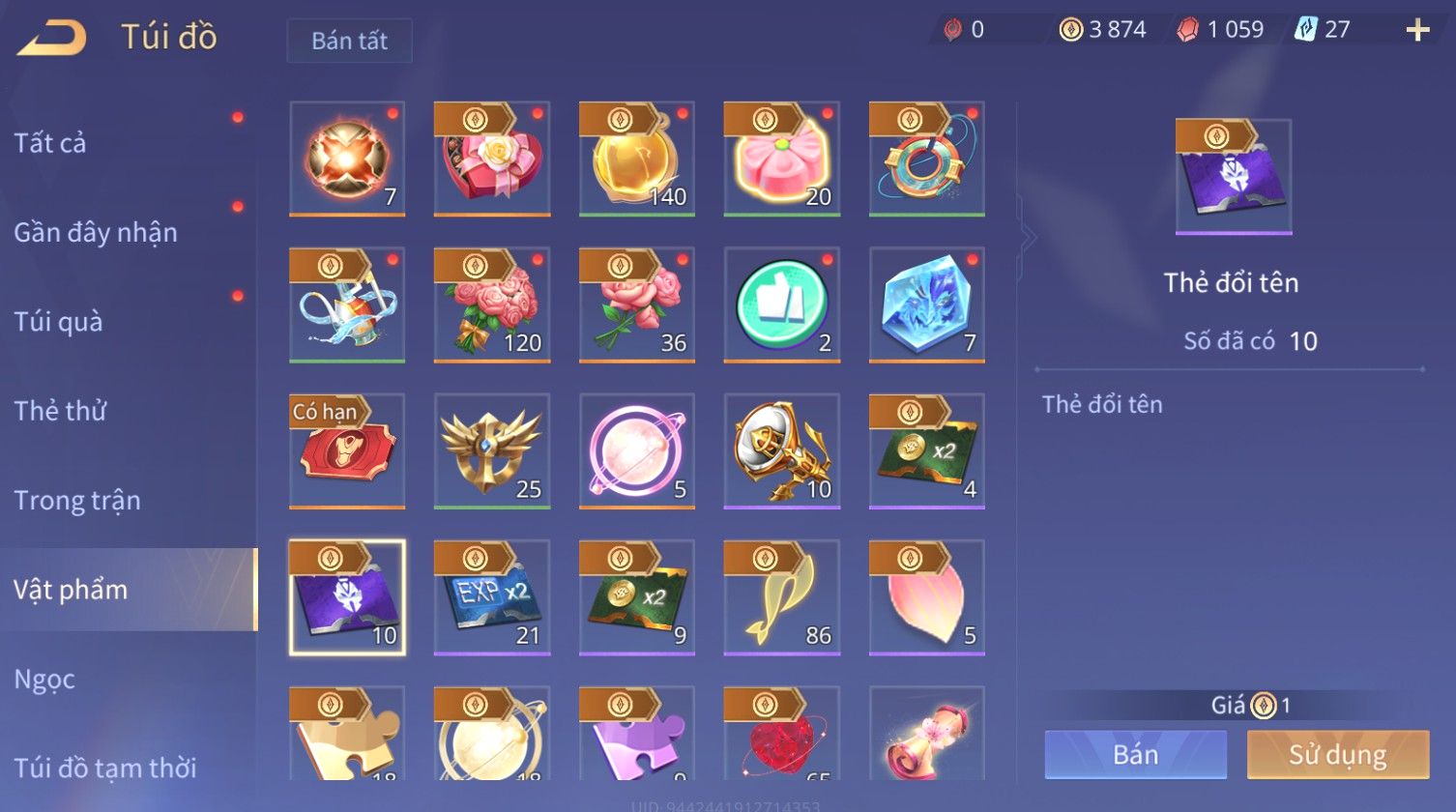Click the Bán tất button
The height and width of the screenshot is (812, 1456).
pyautogui.click(x=349, y=41)
